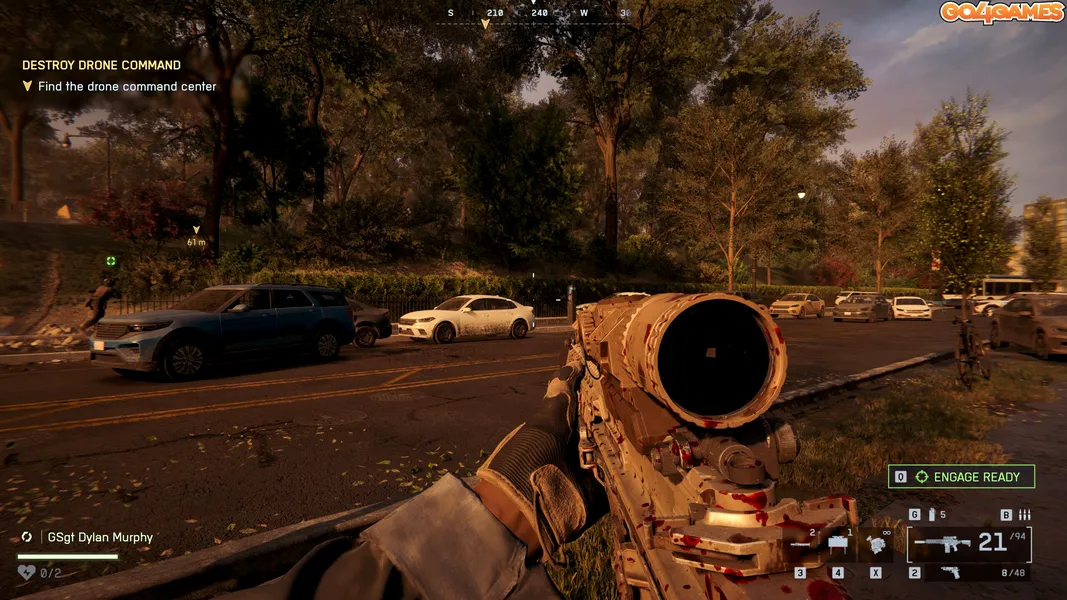Toggle the fire mode bullets icon
The height and width of the screenshot is (600, 1067).
coord(1023,515)
